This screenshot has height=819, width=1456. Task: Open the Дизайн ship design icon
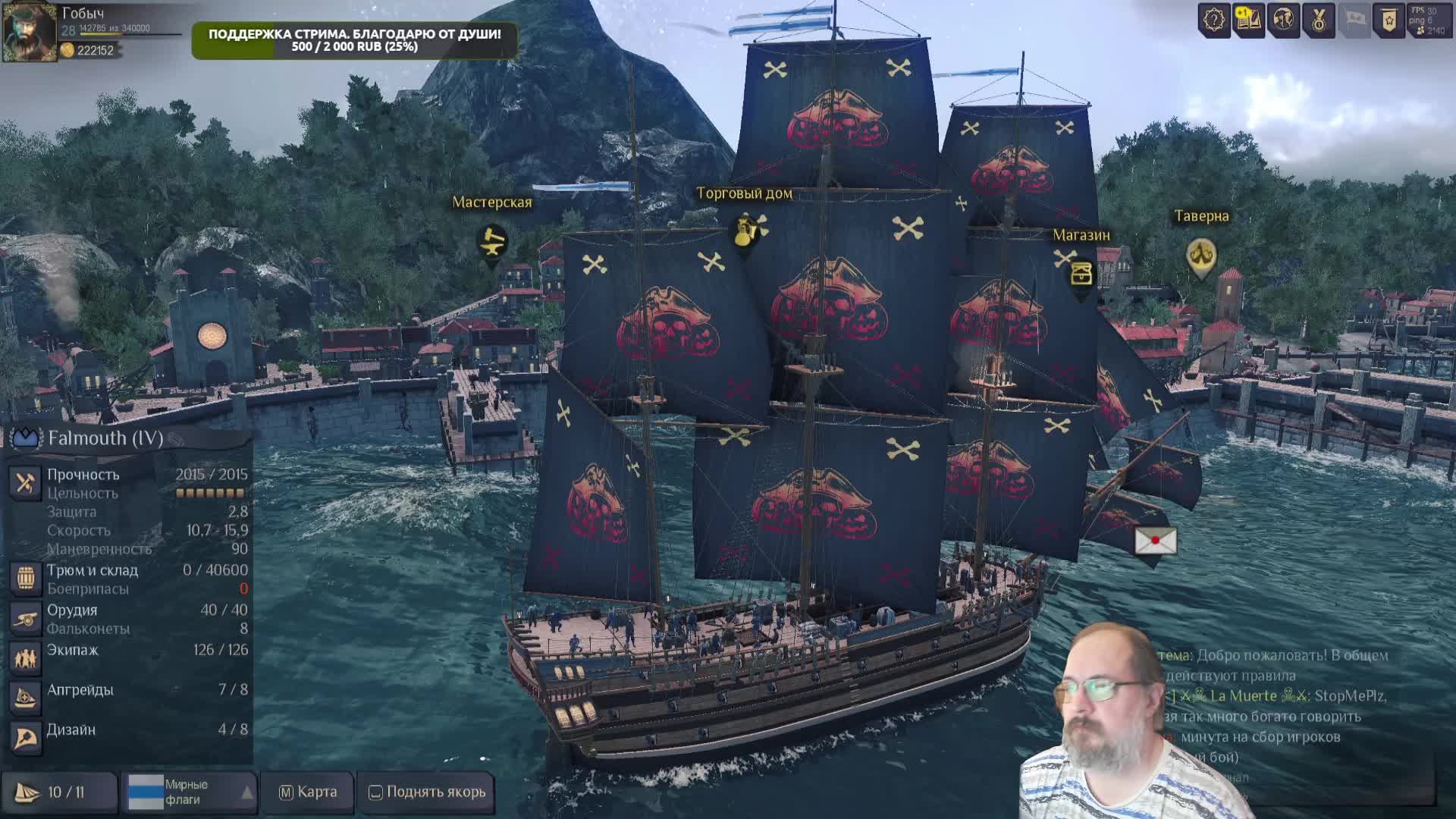25,738
